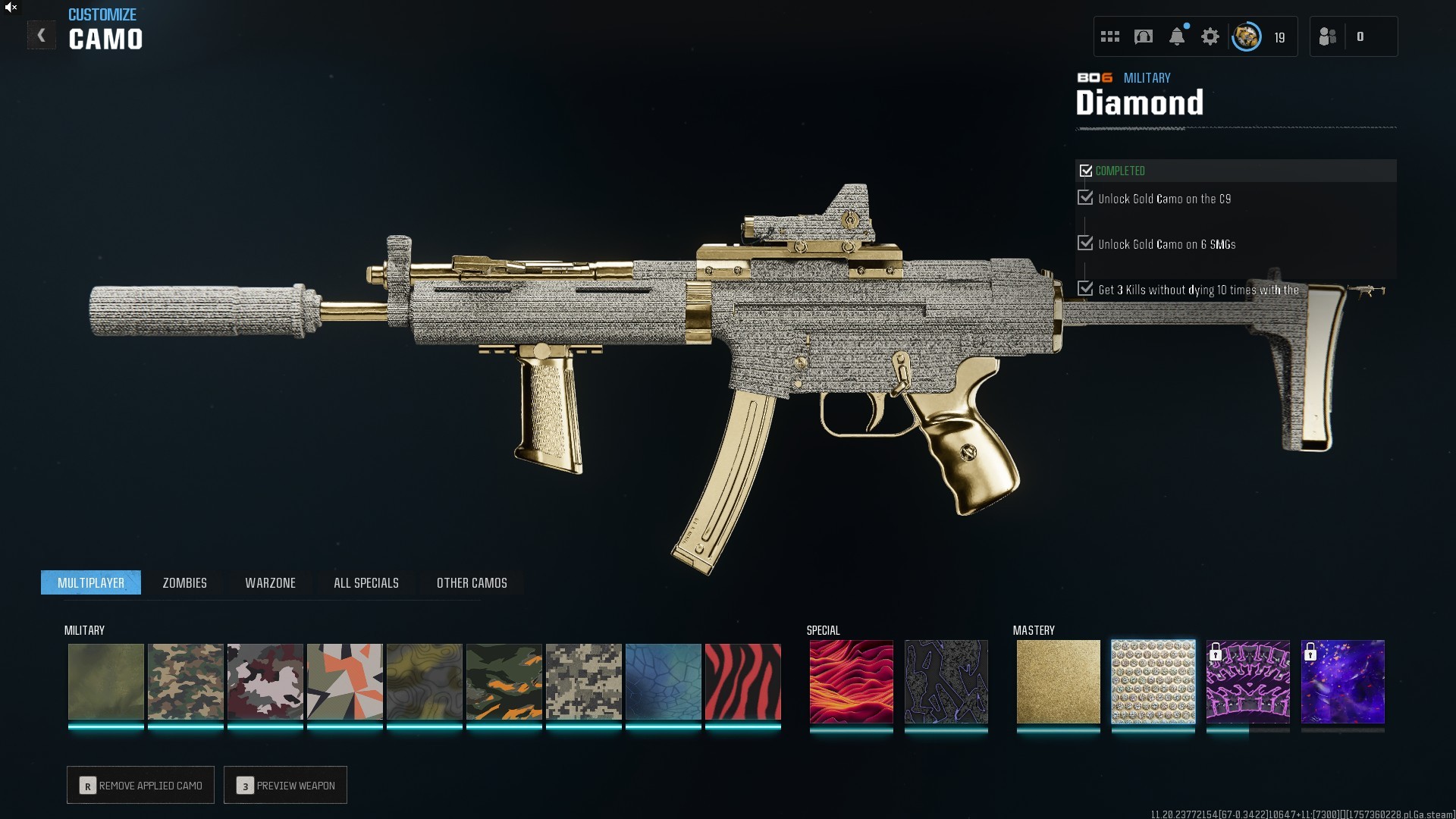Open the grid menu icon
1456x819 pixels.
1110,36
